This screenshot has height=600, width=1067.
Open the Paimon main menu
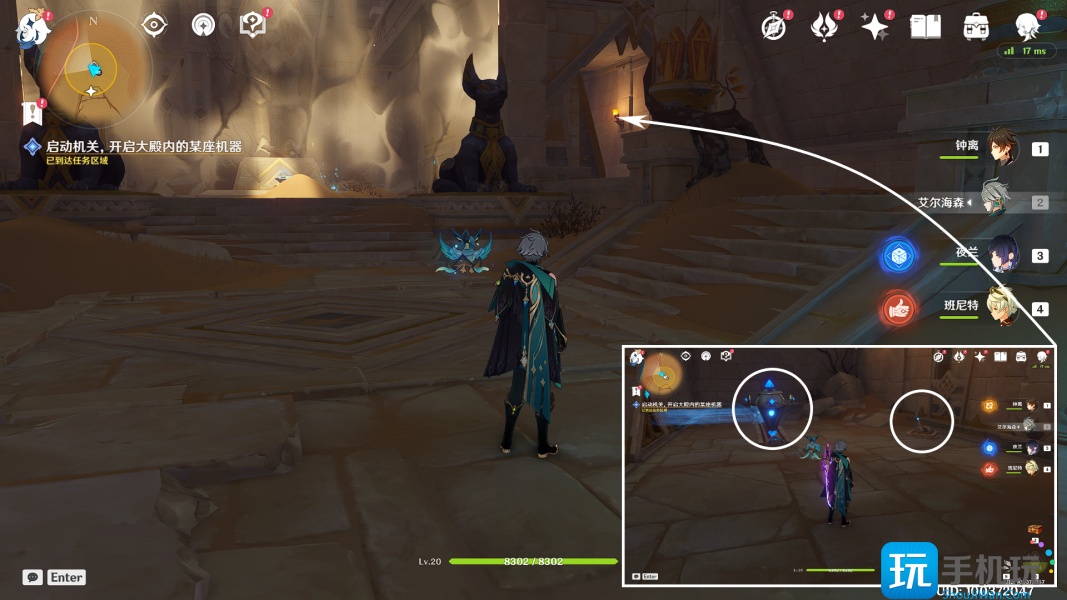point(32,28)
